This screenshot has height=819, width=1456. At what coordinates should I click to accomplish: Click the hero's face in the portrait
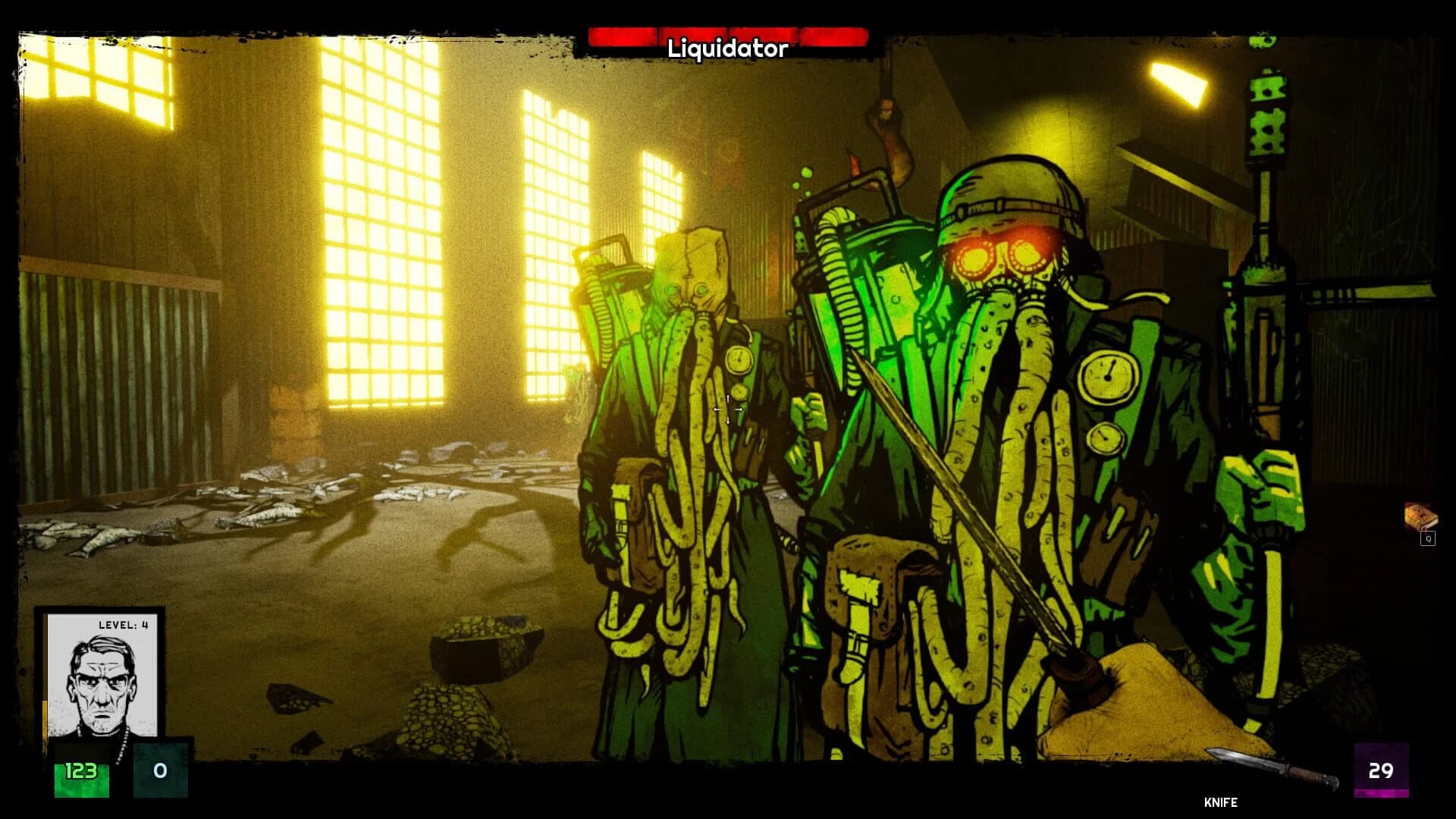(x=102, y=686)
